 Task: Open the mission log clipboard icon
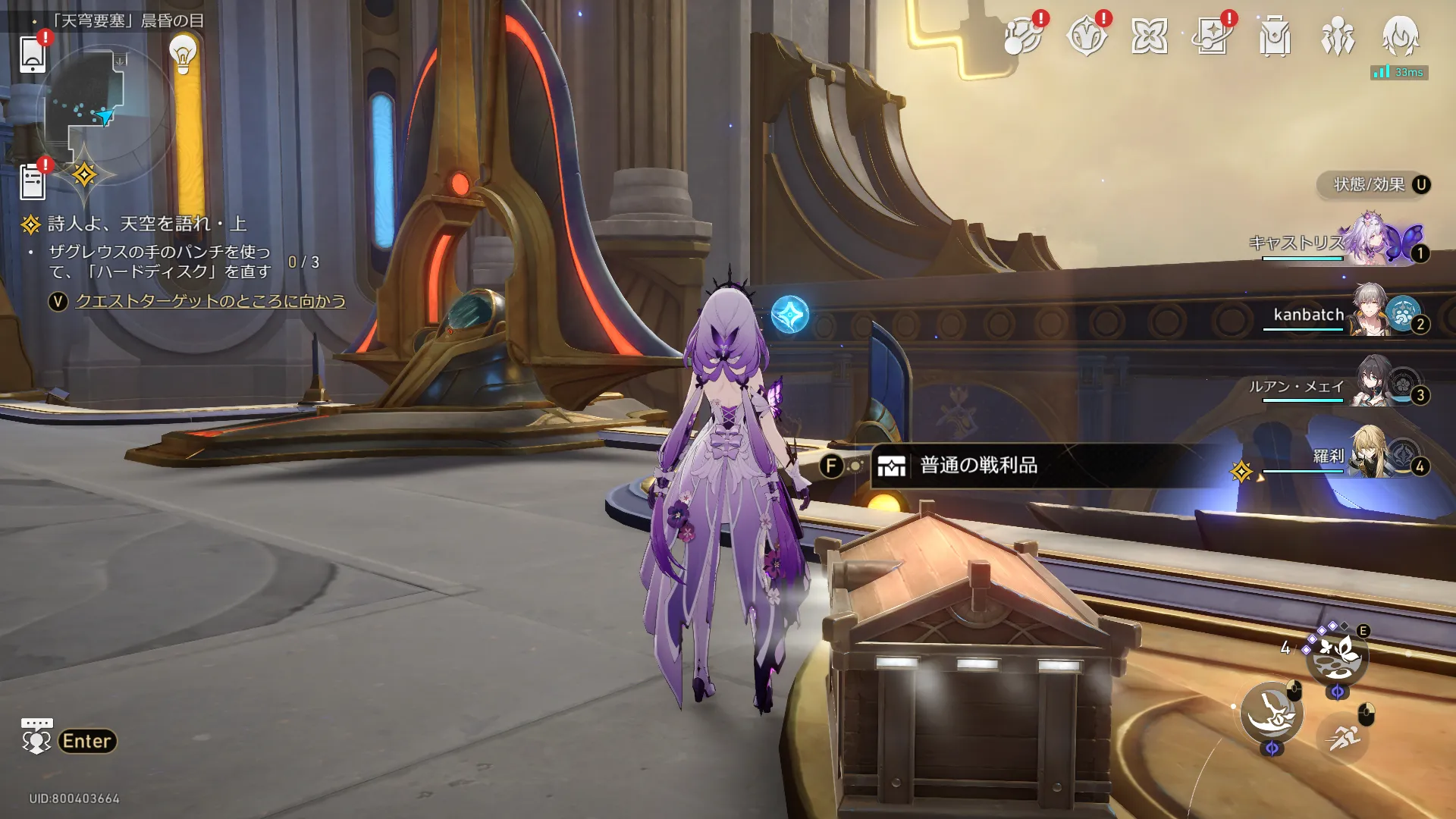pyautogui.click(x=33, y=182)
